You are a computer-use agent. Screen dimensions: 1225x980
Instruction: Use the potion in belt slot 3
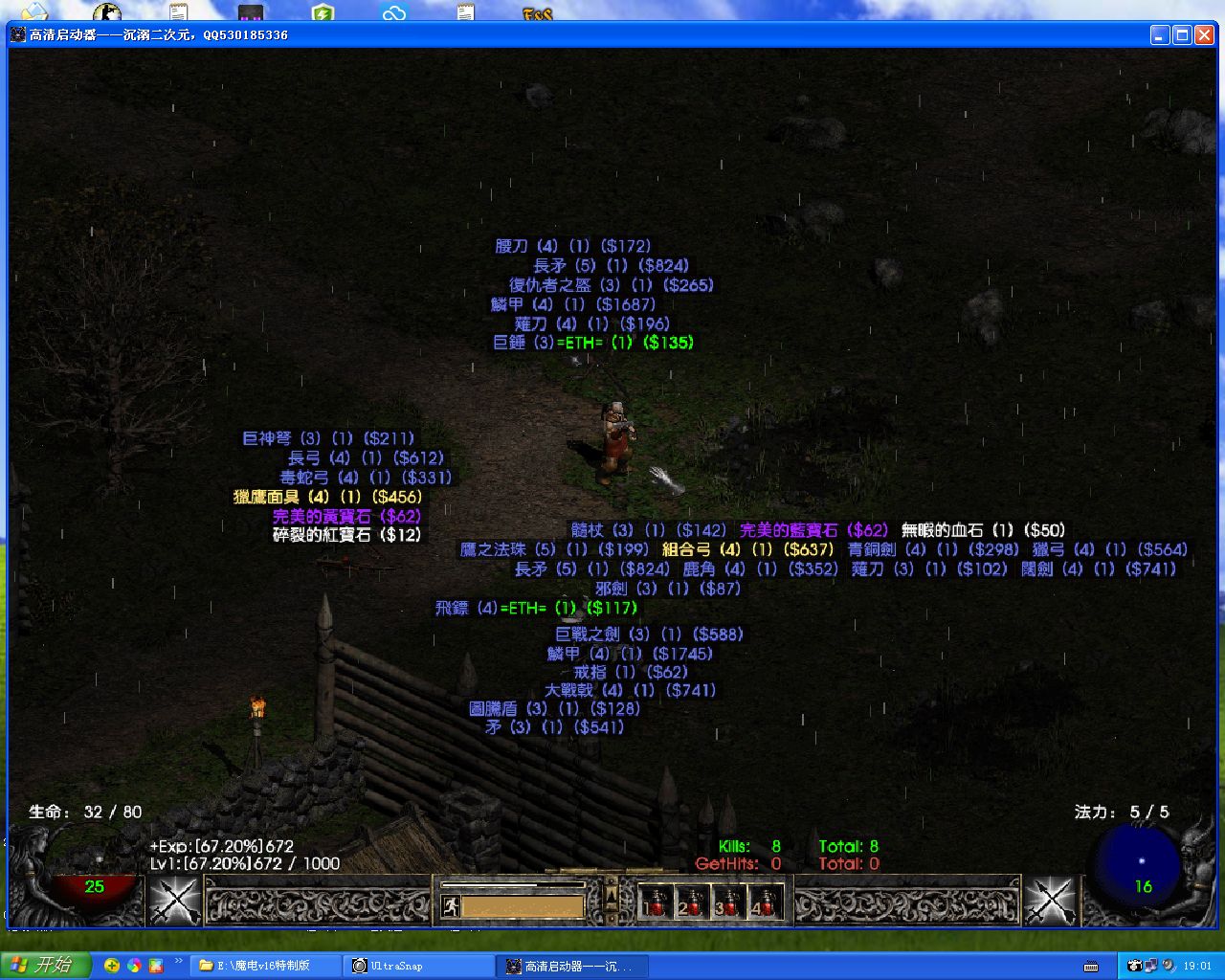tap(728, 902)
